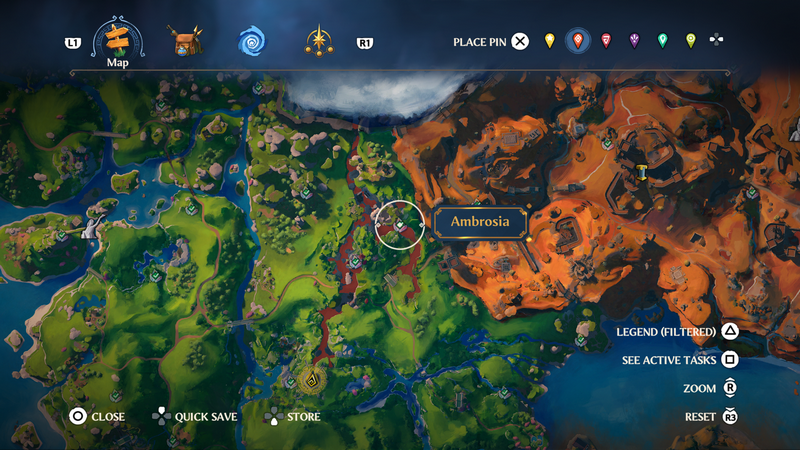
Task: Click the yellow marker in the orange region
Action: pos(641,172)
